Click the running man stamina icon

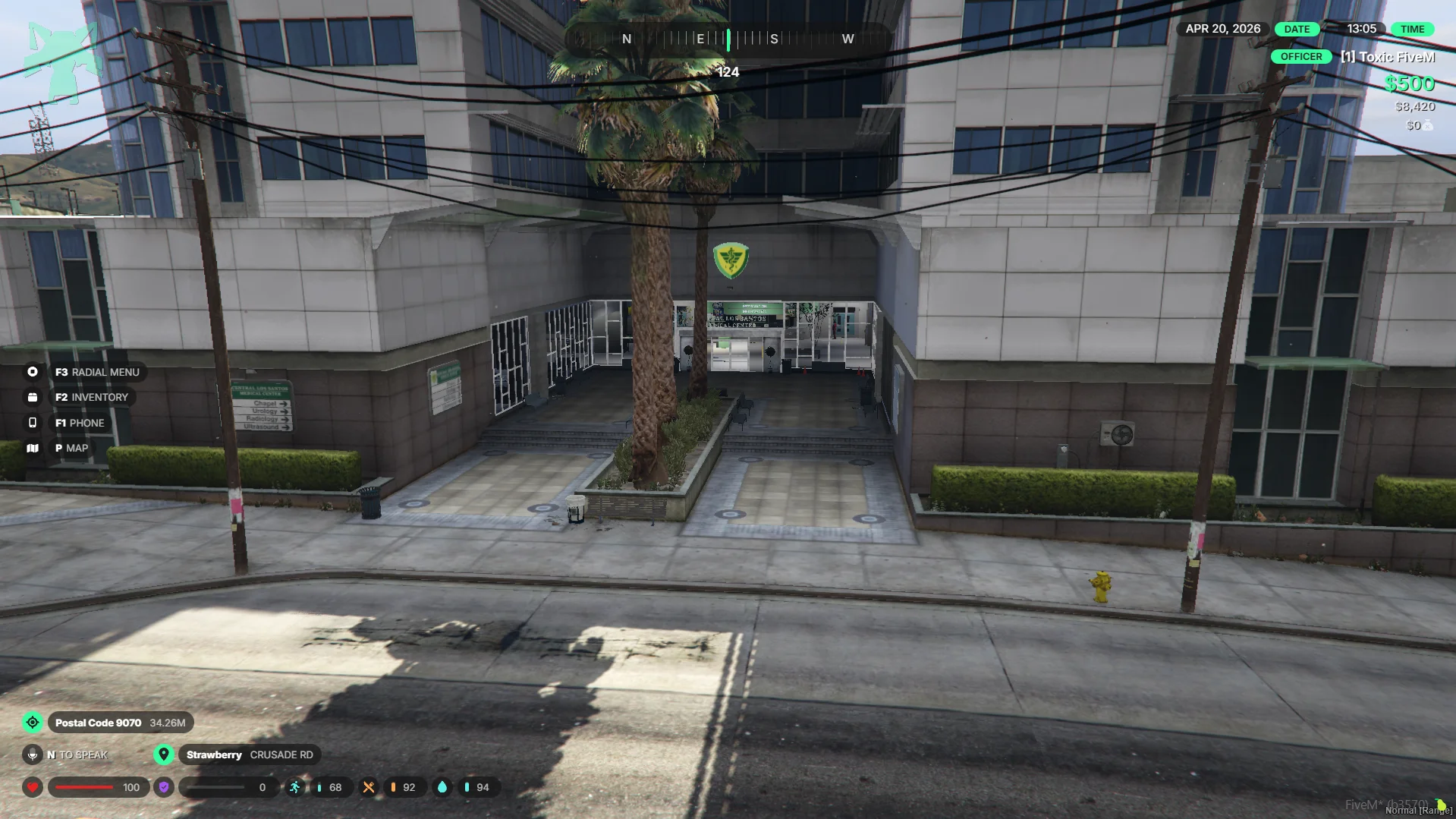pyautogui.click(x=295, y=787)
